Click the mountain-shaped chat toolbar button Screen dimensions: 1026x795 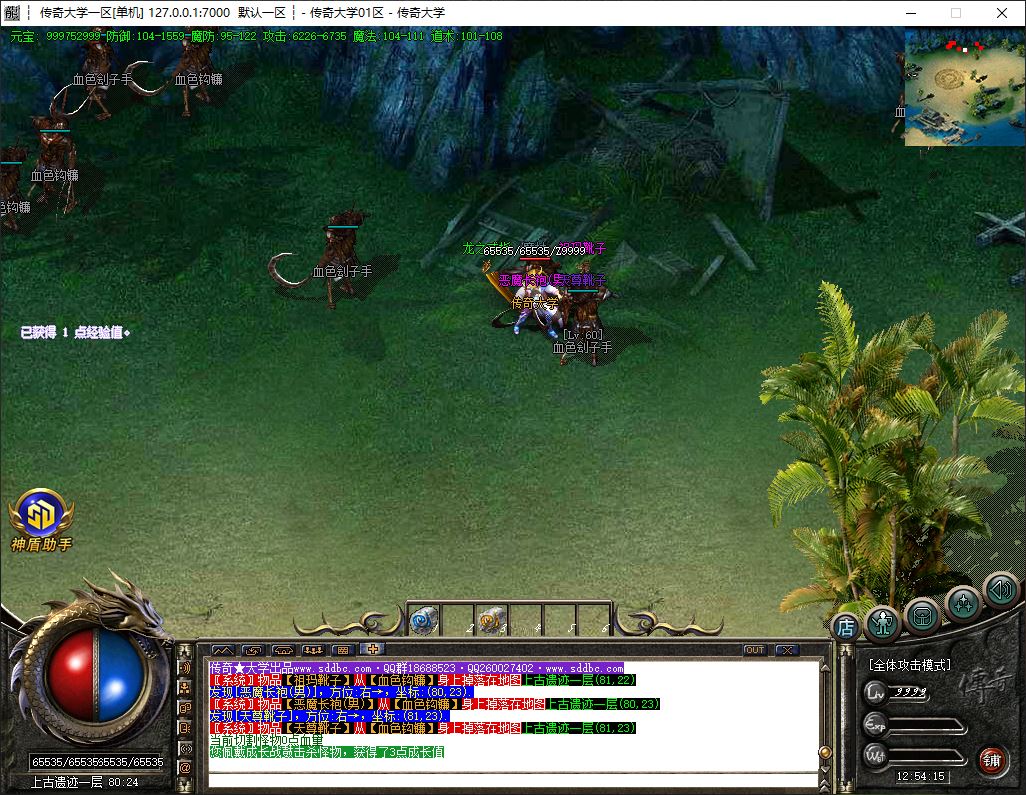222,650
